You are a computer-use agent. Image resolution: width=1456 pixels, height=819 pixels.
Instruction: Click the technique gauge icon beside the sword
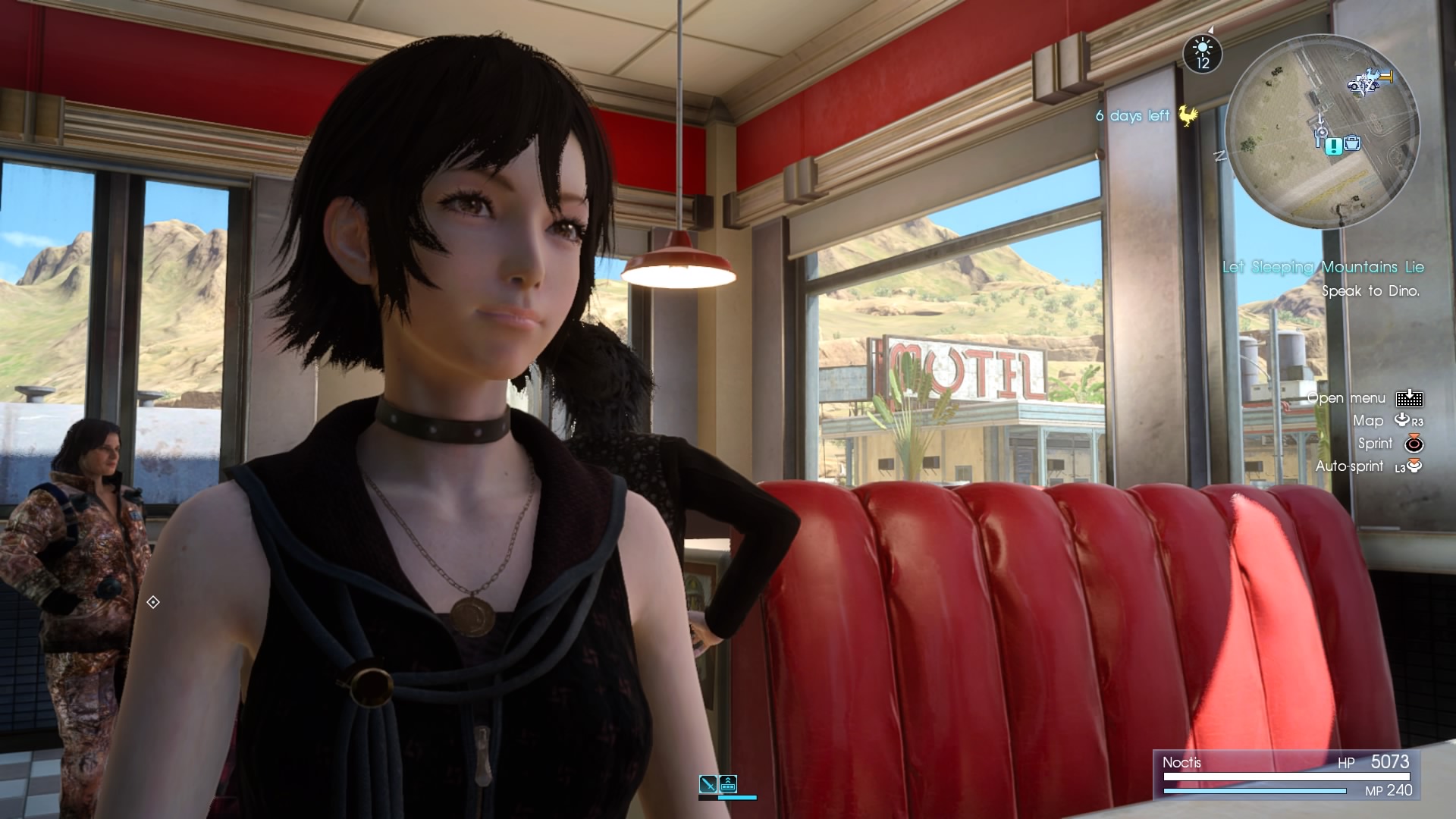coord(728,784)
